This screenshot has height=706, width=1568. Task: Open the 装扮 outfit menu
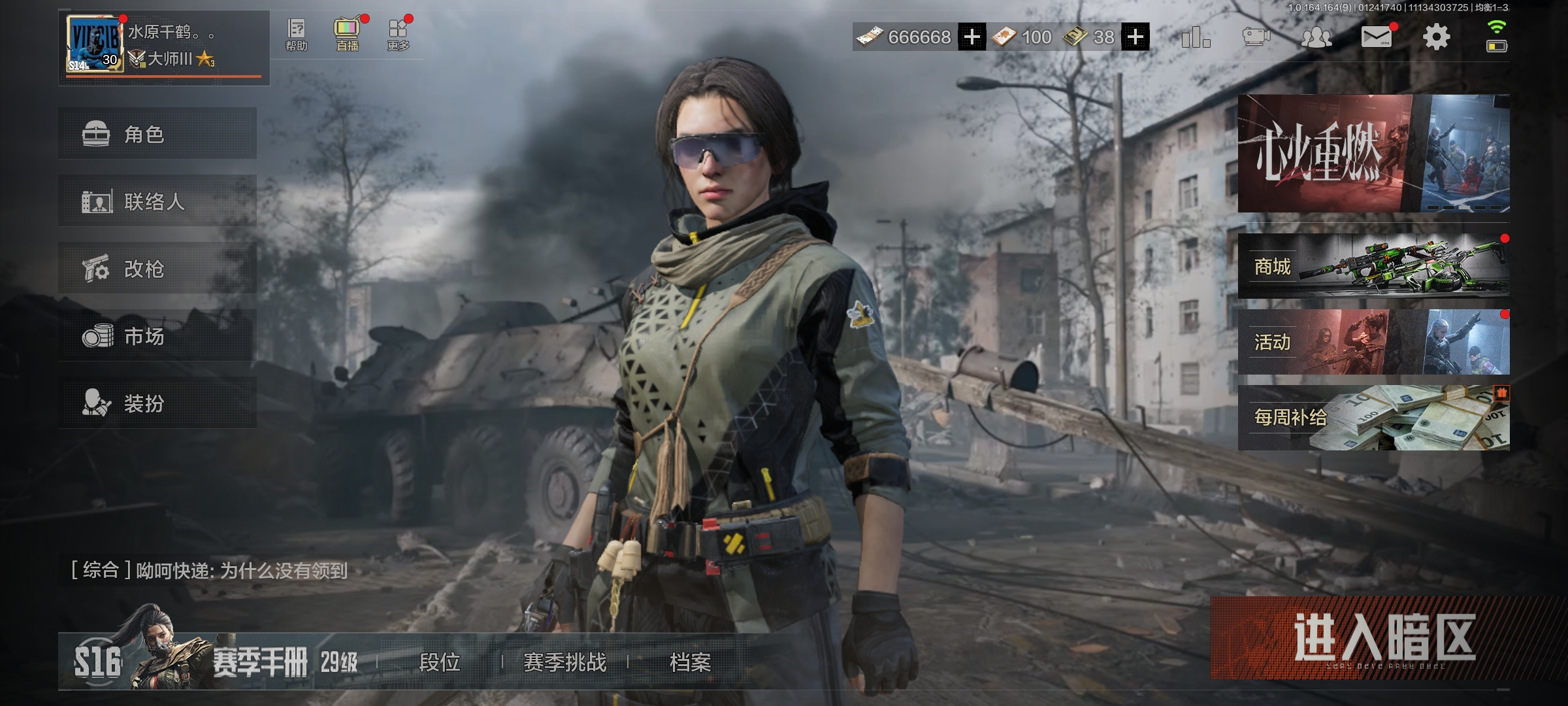click(x=157, y=403)
